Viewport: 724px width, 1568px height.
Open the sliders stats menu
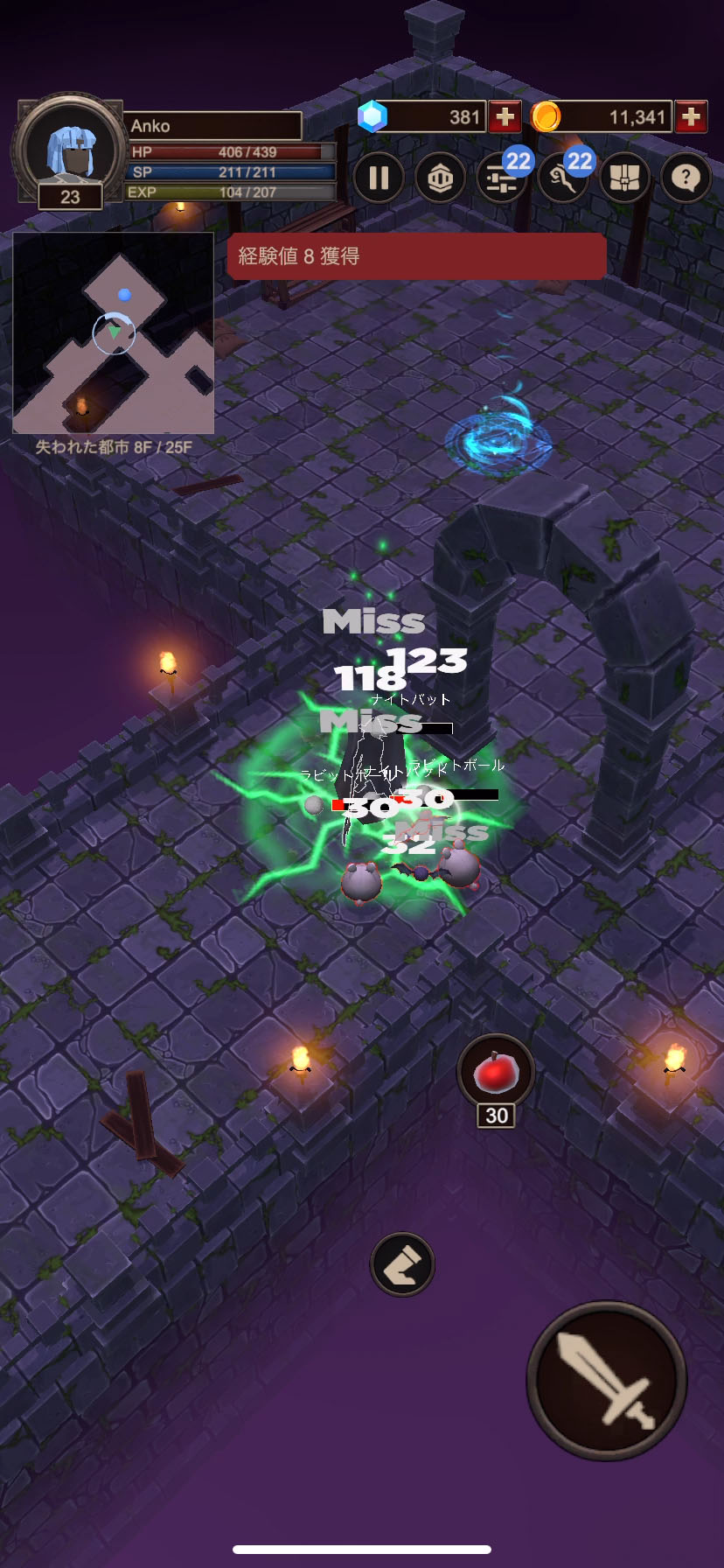point(502,178)
